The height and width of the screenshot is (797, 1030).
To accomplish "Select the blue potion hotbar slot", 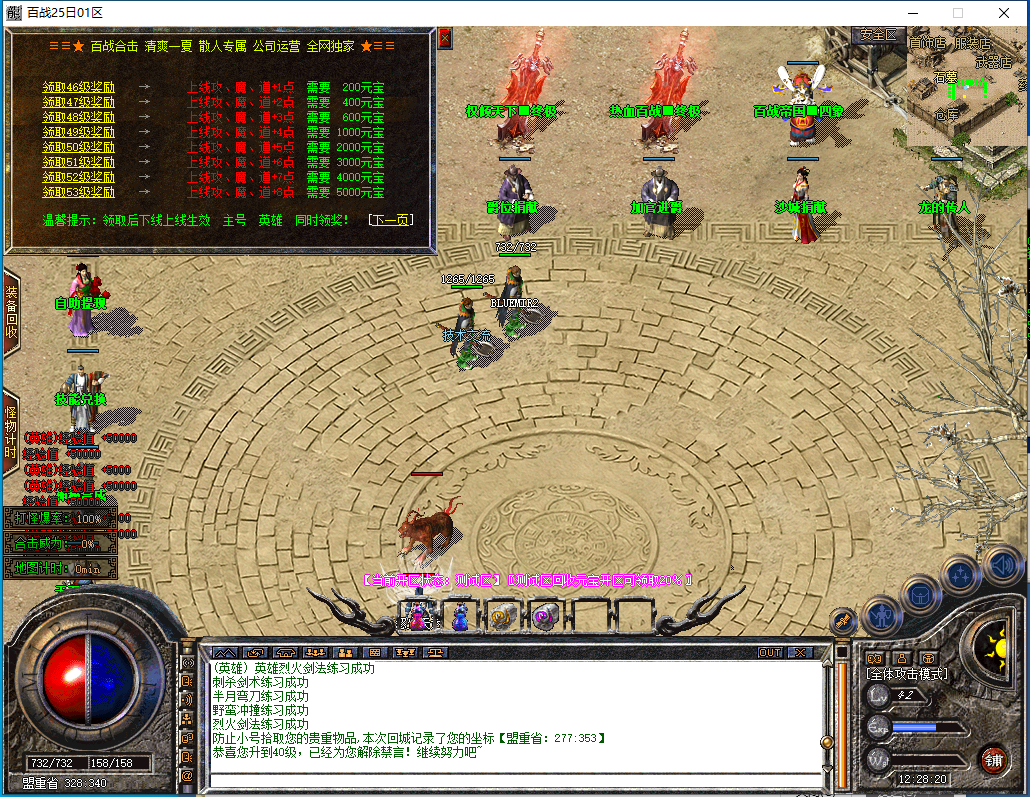I will [x=459, y=616].
